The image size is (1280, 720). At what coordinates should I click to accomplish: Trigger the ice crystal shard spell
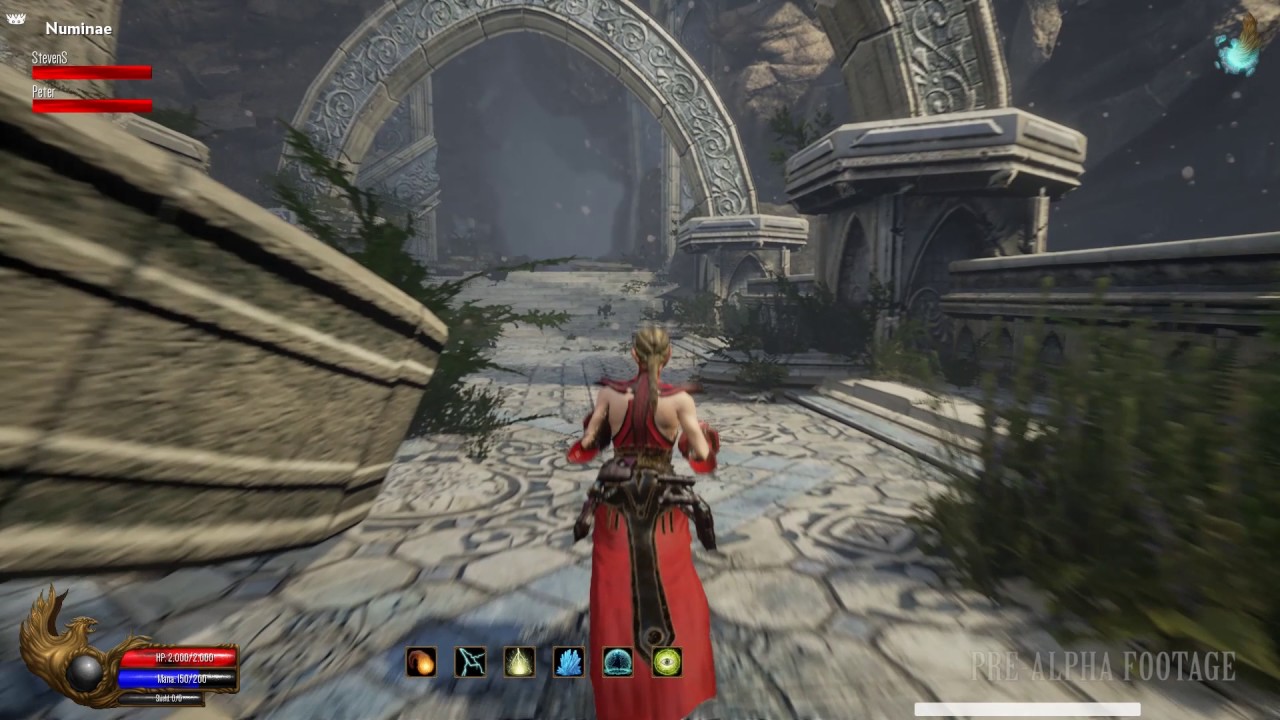[568, 662]
